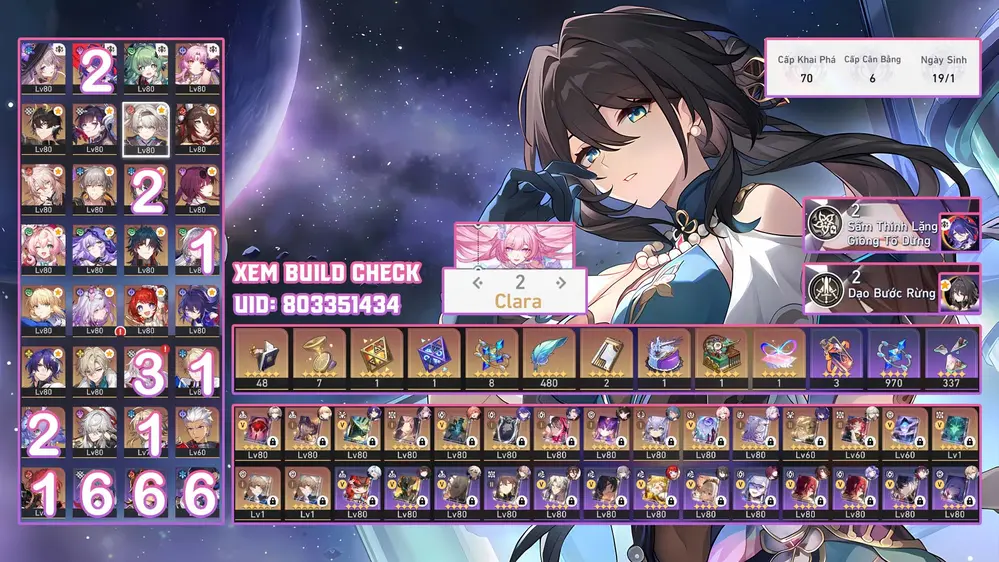Viewport: 999px width, 562px height.
Task: Click the previous arrow beside Clara
Action: (x=479, y=284)
